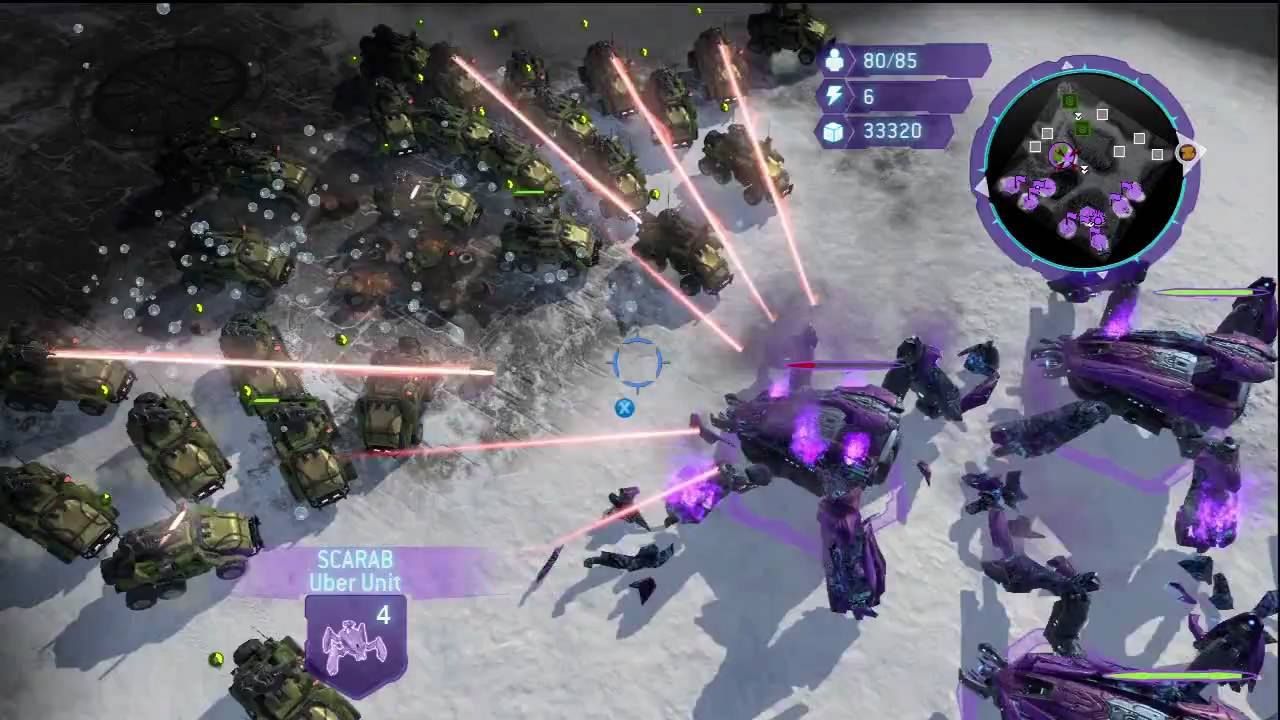The height and width of the screenshot is (720, 1280).
Task: Click the 80/85 population readout
Action: coord(888,60)
